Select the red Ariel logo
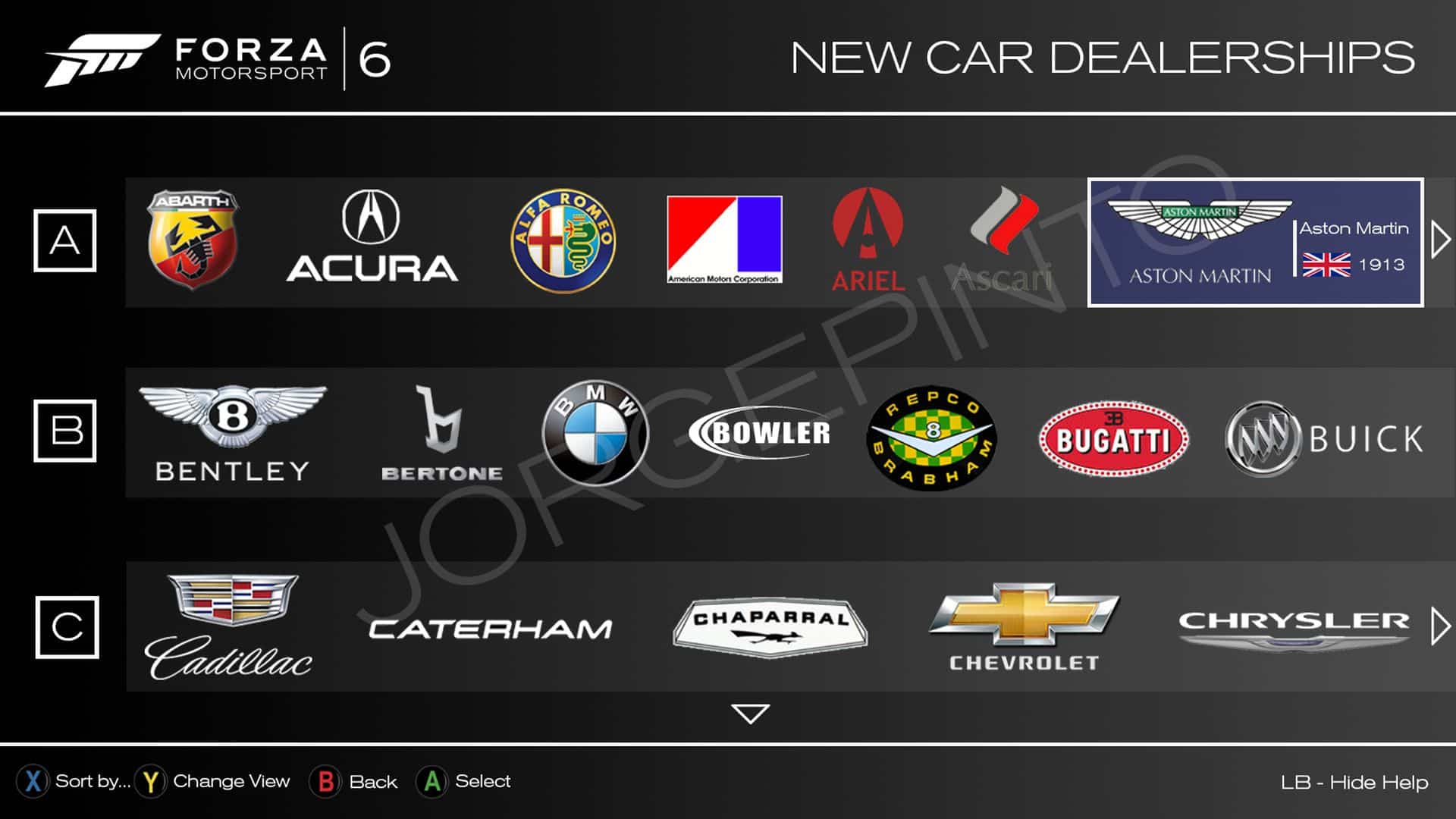Image resolution: width=1456 pixels, height=819 pixels. (868, 241)
